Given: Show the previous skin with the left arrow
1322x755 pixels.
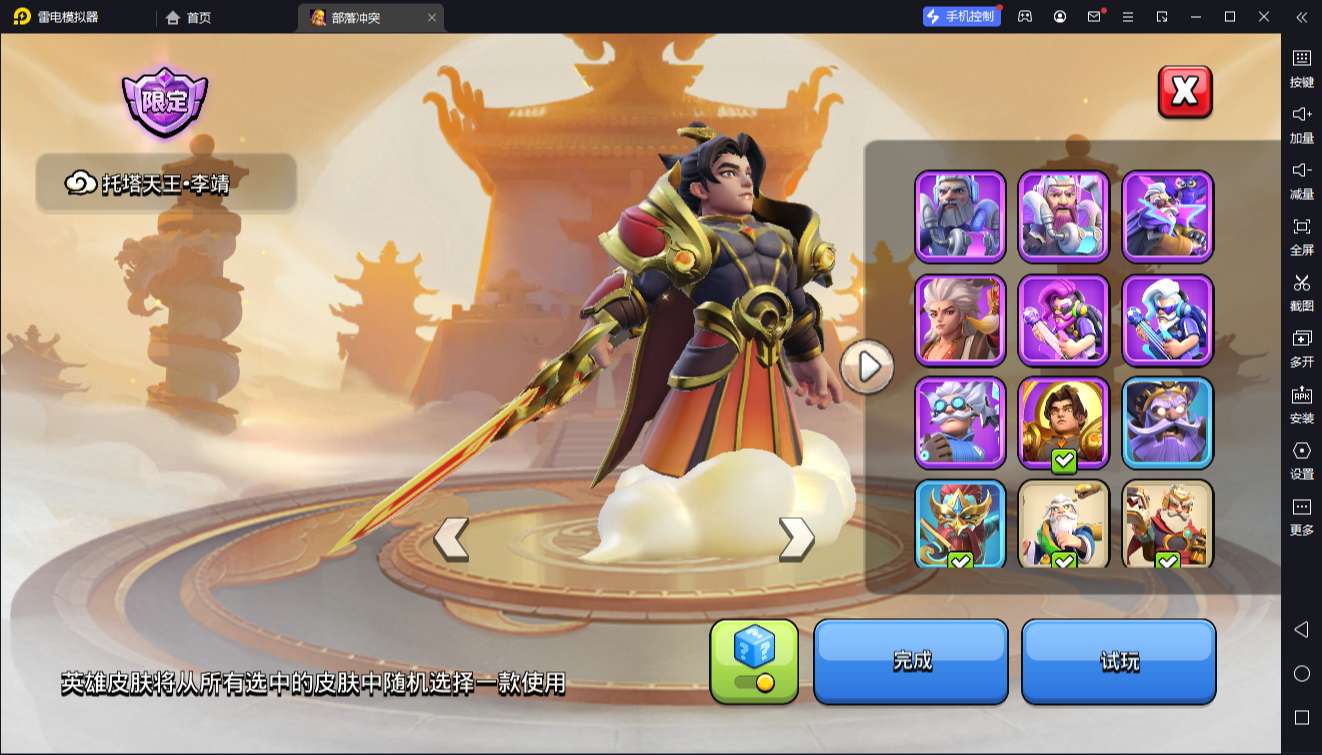Looking at the screenshot, I should click(x=451, y=538).
